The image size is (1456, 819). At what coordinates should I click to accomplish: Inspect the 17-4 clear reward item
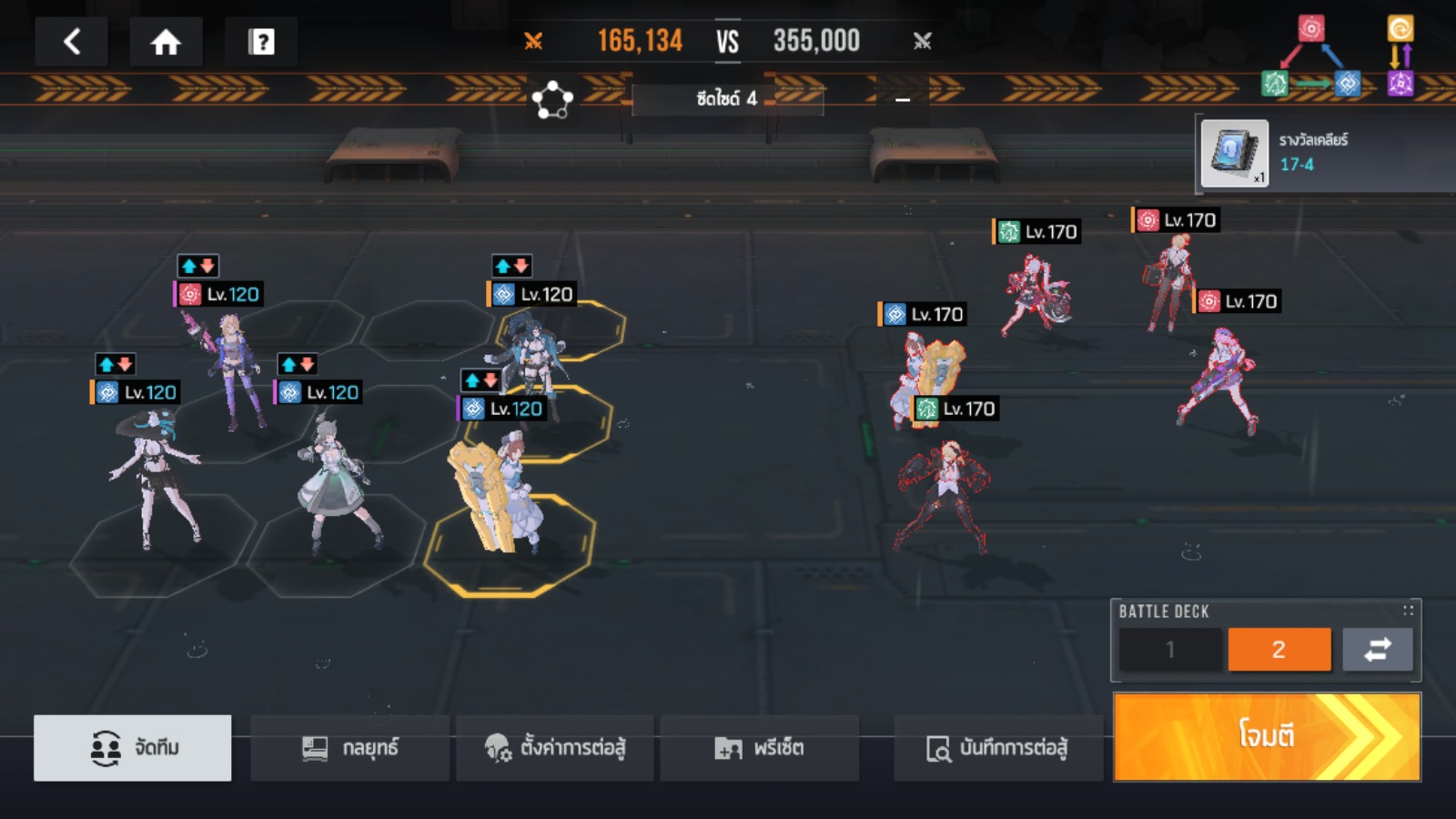point(1234,154)
